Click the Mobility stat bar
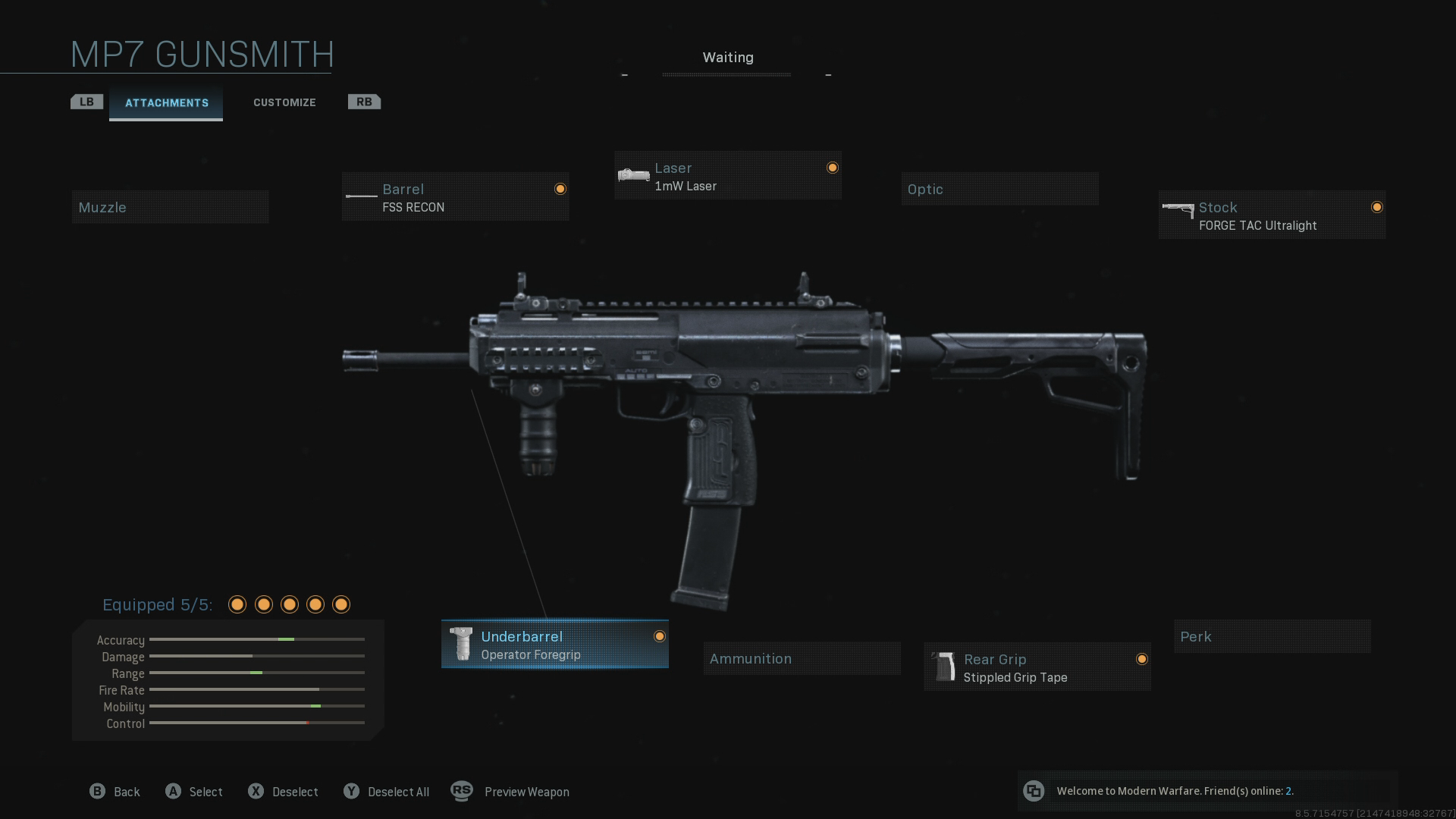The width and height of the screenshot is (1456, 819). click(x=258, y=706)
